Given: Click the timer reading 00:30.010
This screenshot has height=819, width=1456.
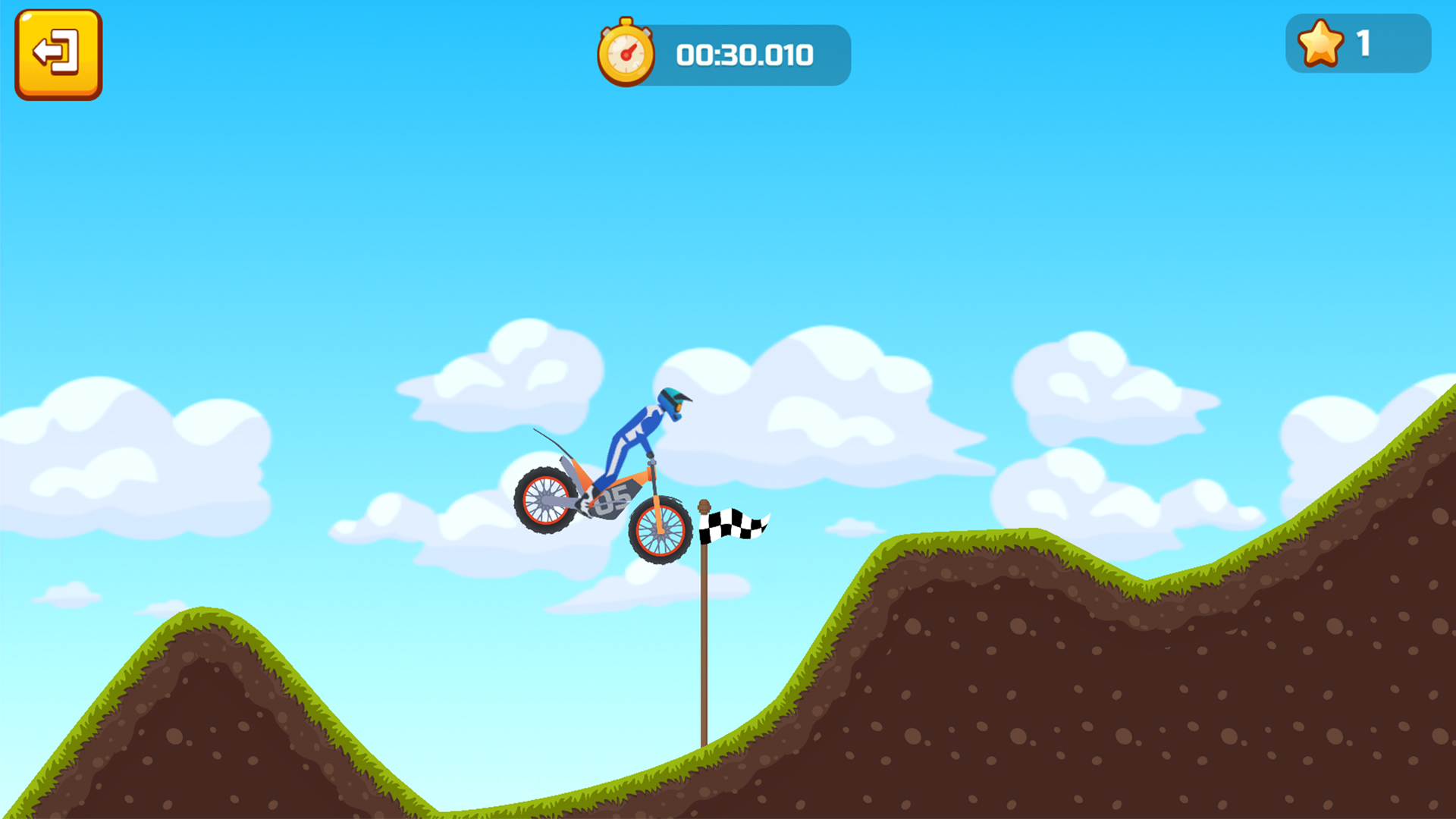Looking at the screenshot, I should (745, 54).
